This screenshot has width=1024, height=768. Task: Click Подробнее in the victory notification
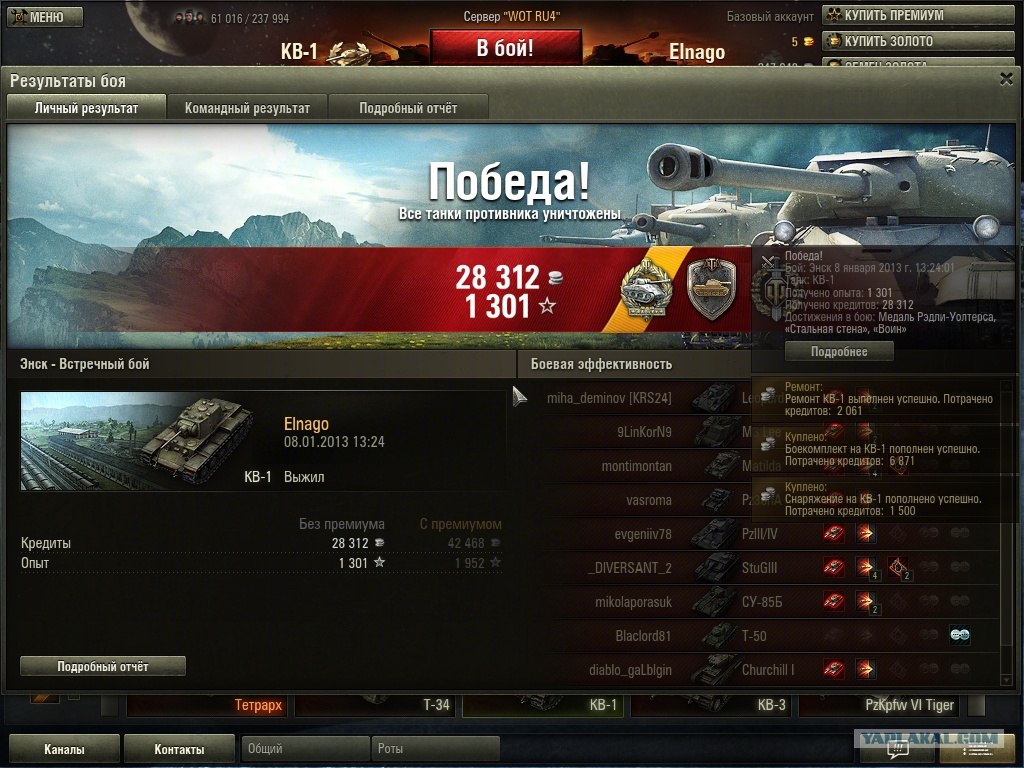(838, 352)
